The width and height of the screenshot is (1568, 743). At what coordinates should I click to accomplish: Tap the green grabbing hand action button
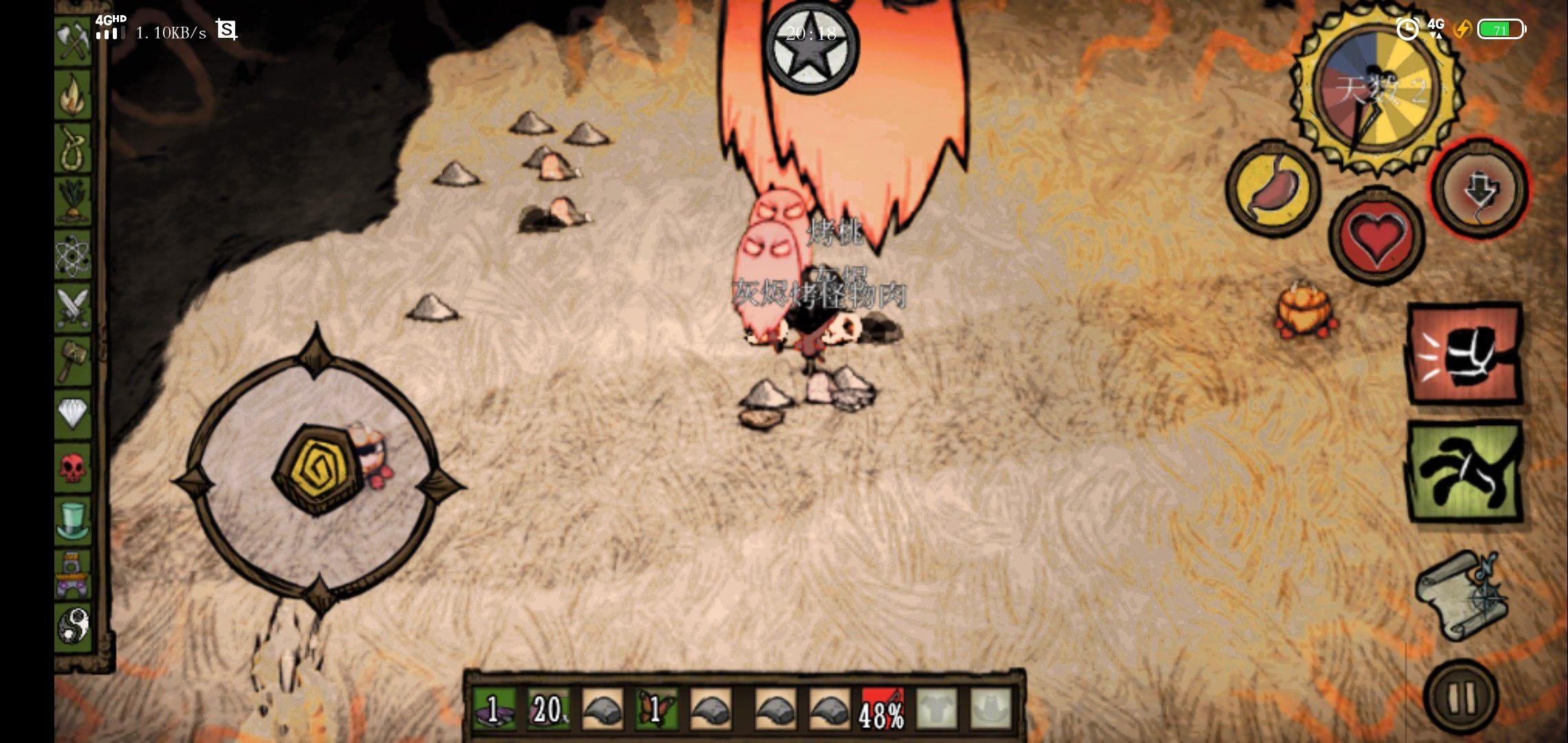click(x=1464, y=472)
